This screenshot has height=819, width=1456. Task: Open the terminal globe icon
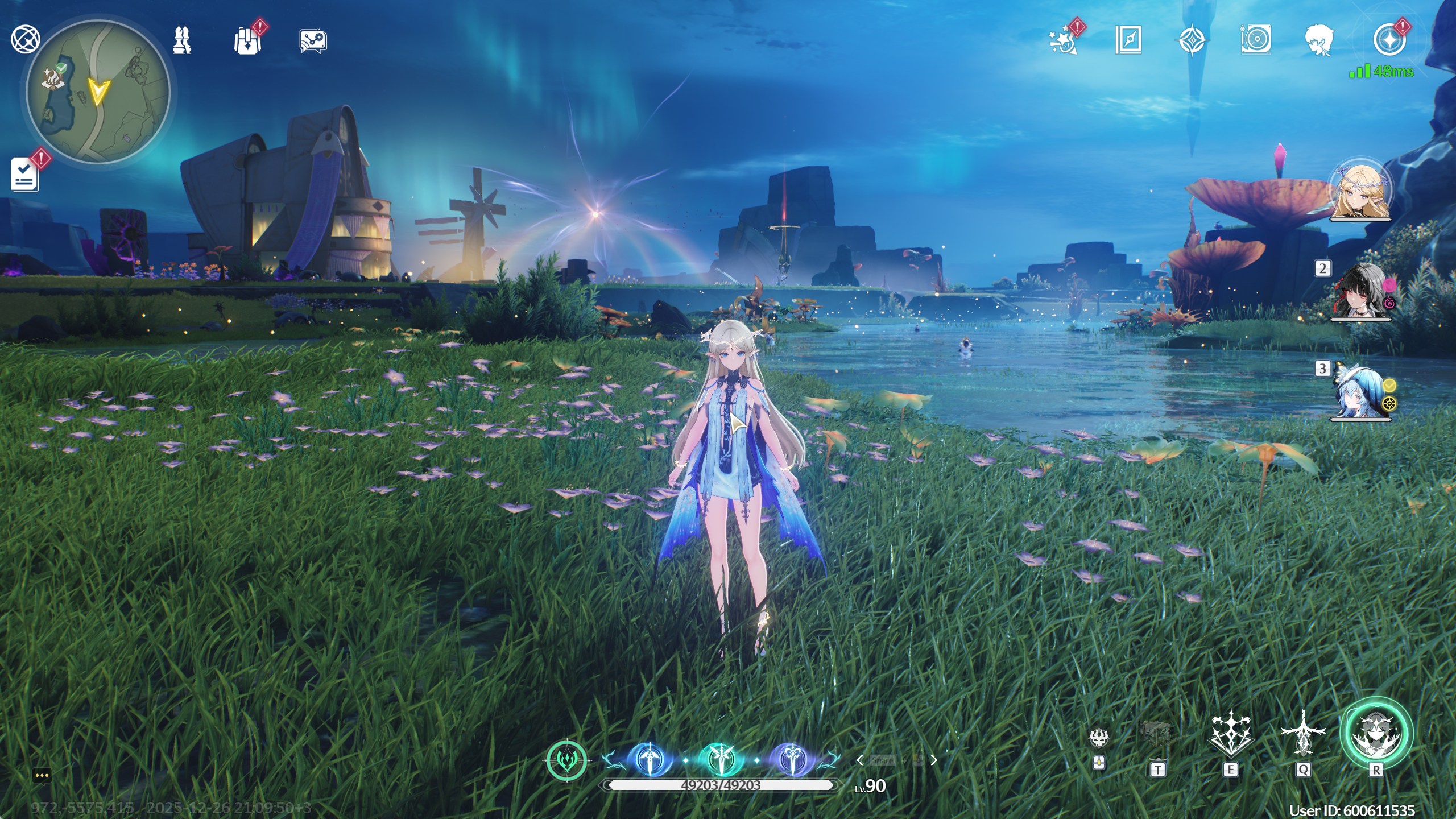tap(26, 40)
